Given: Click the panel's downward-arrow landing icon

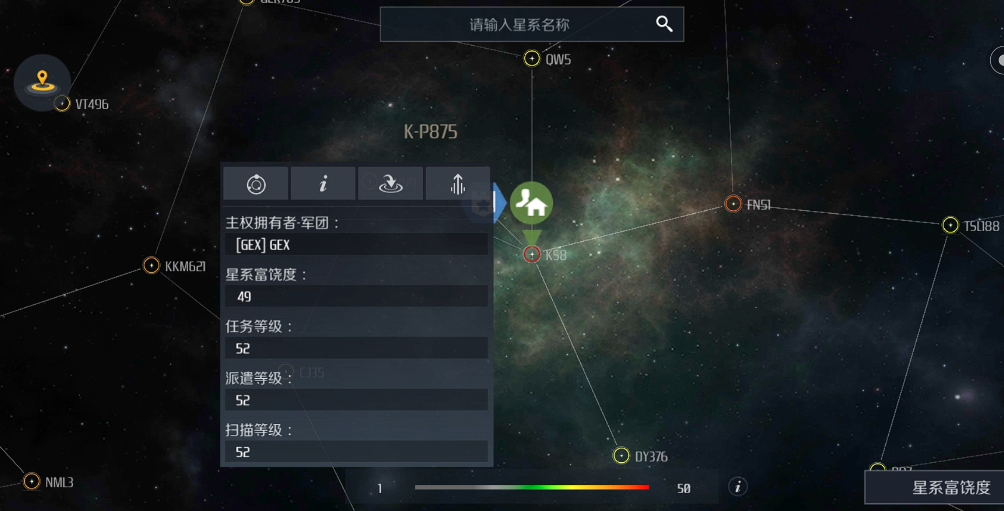Looking at the screenshot, I should pyautogui.click(x=390, y=184).
